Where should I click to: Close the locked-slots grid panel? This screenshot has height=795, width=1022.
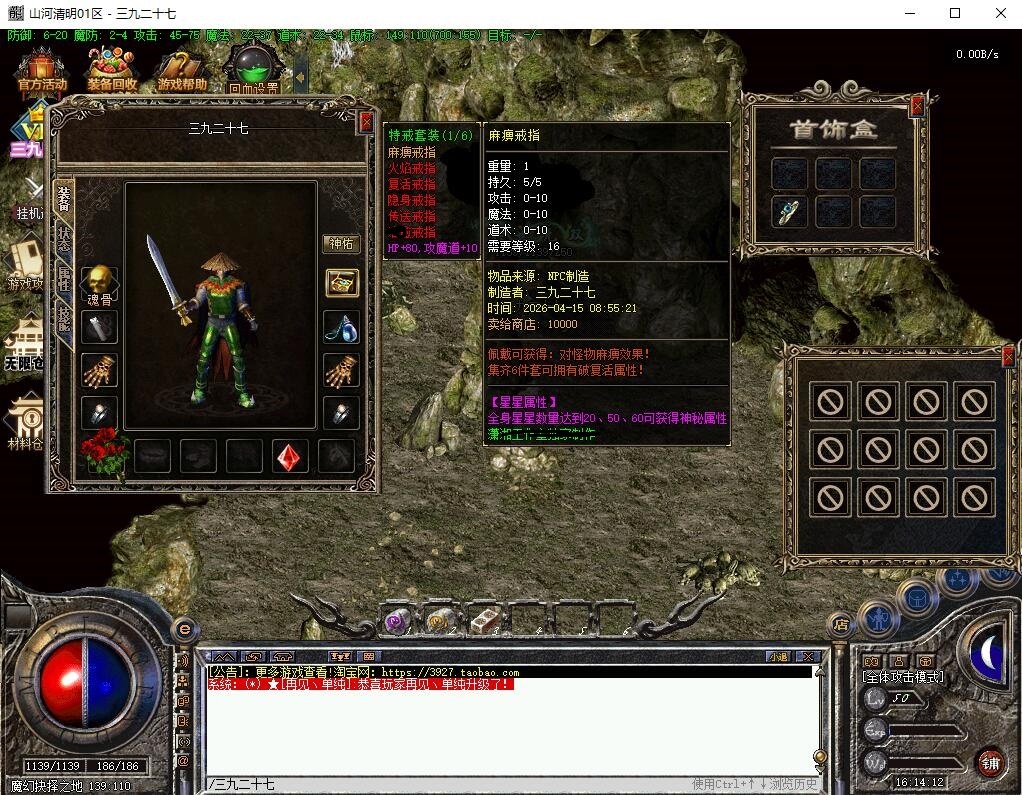1008,355
